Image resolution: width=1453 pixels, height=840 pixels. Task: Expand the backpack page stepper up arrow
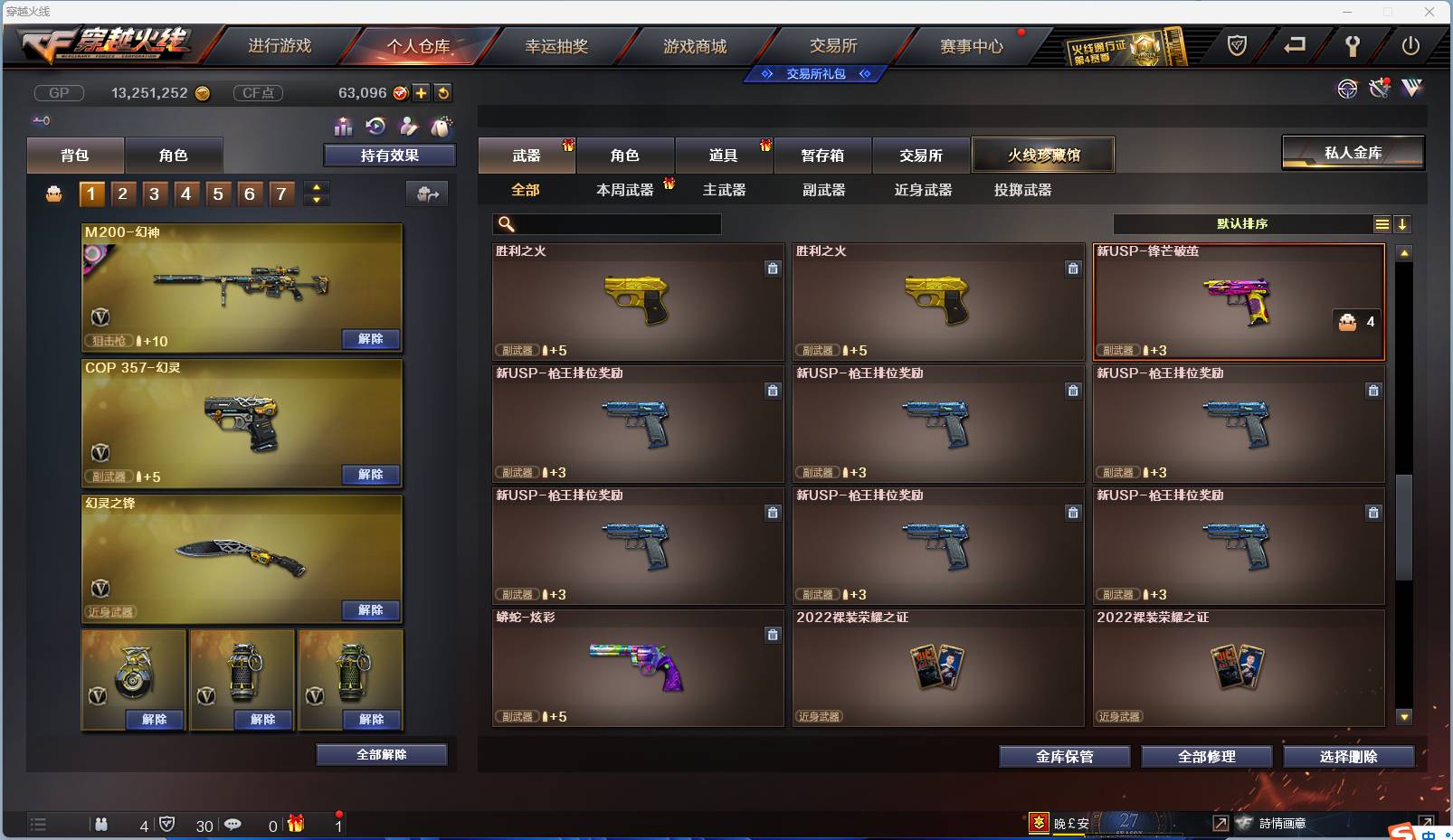pyautogui.click(x=316, y=186)
